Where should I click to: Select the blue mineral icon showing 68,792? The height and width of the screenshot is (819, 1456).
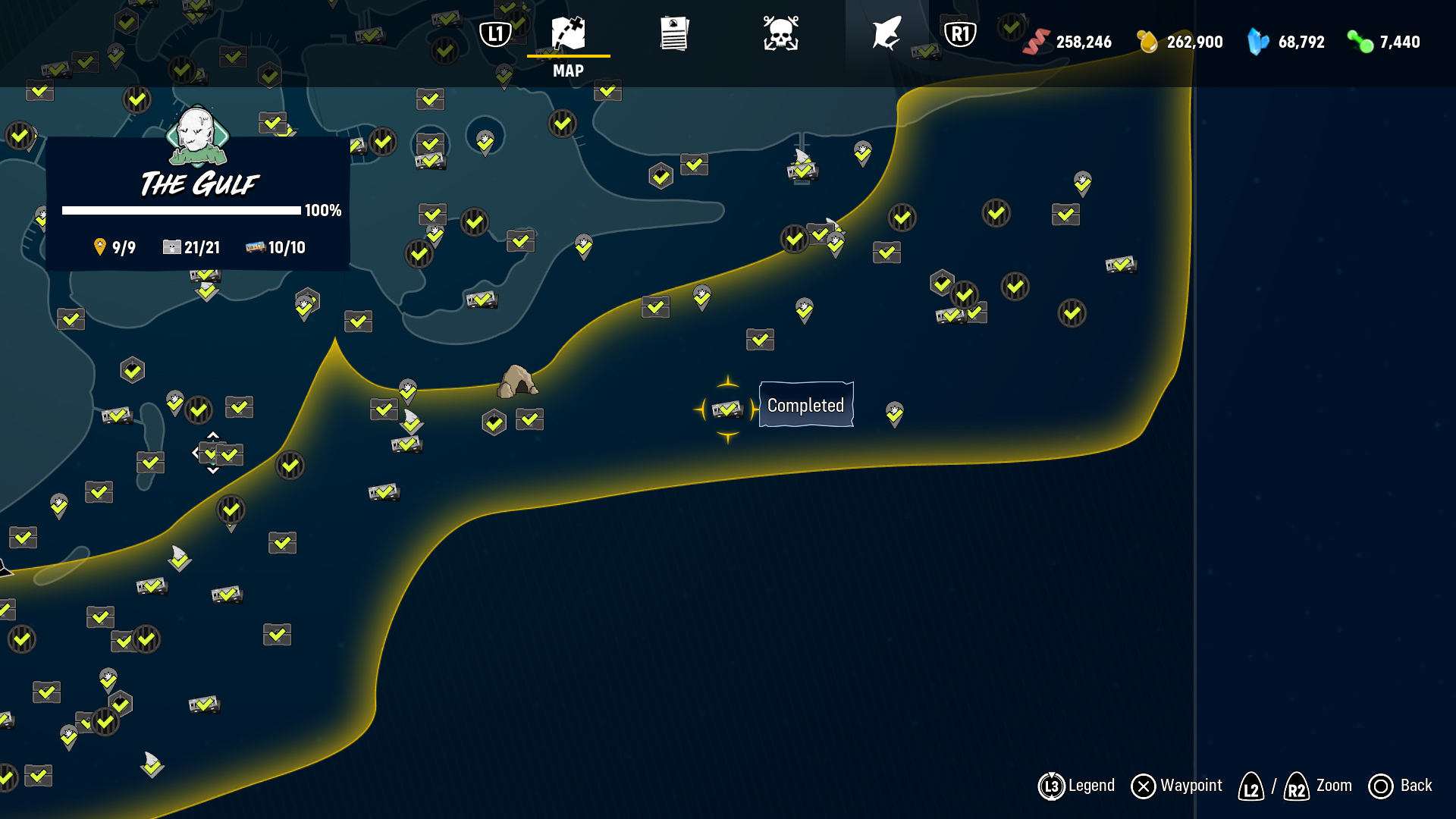(1257, 42)
